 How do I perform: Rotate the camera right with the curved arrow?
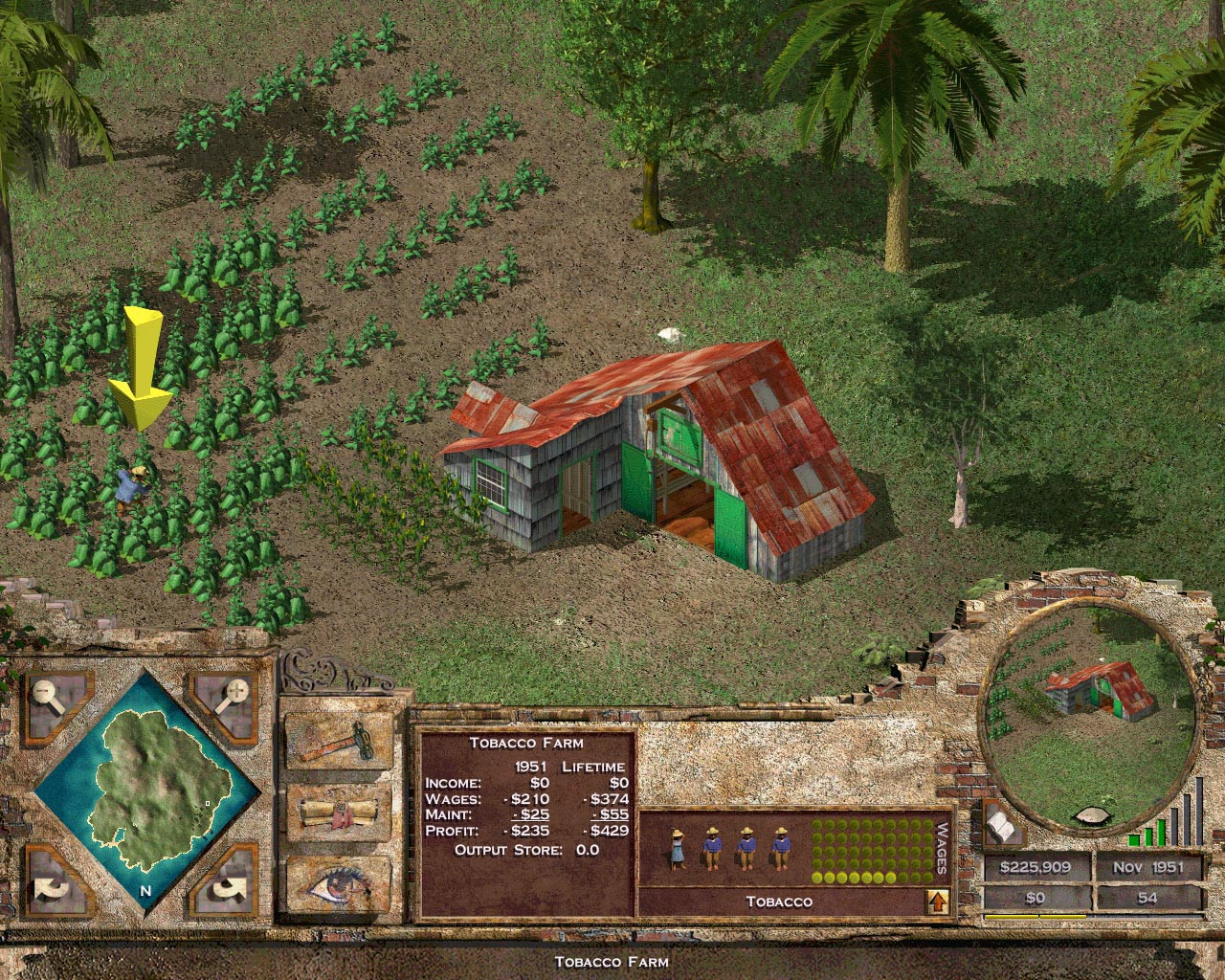tap(227, 890)
